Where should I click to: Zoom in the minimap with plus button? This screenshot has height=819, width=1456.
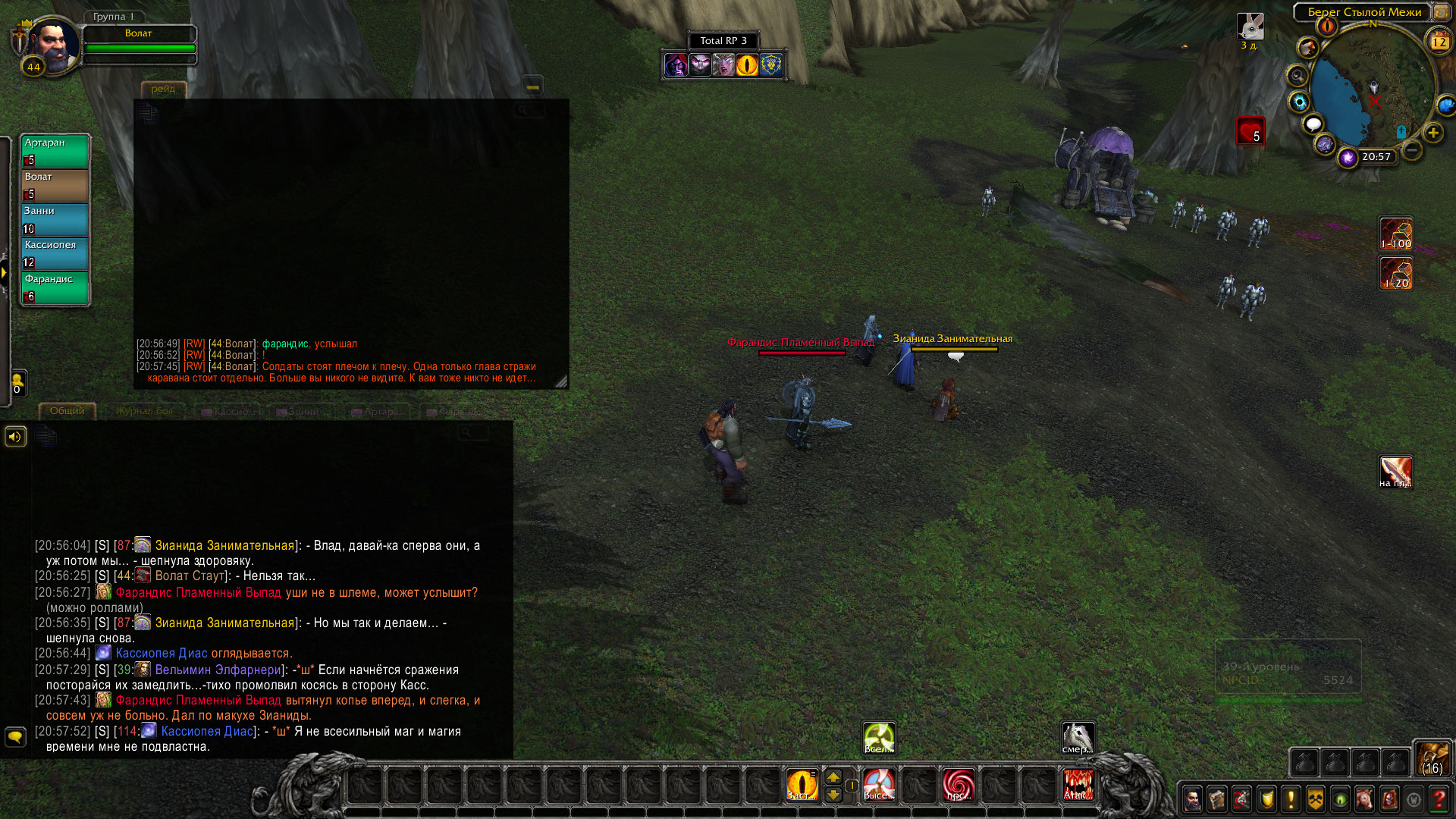click(x=1432, y=133)
